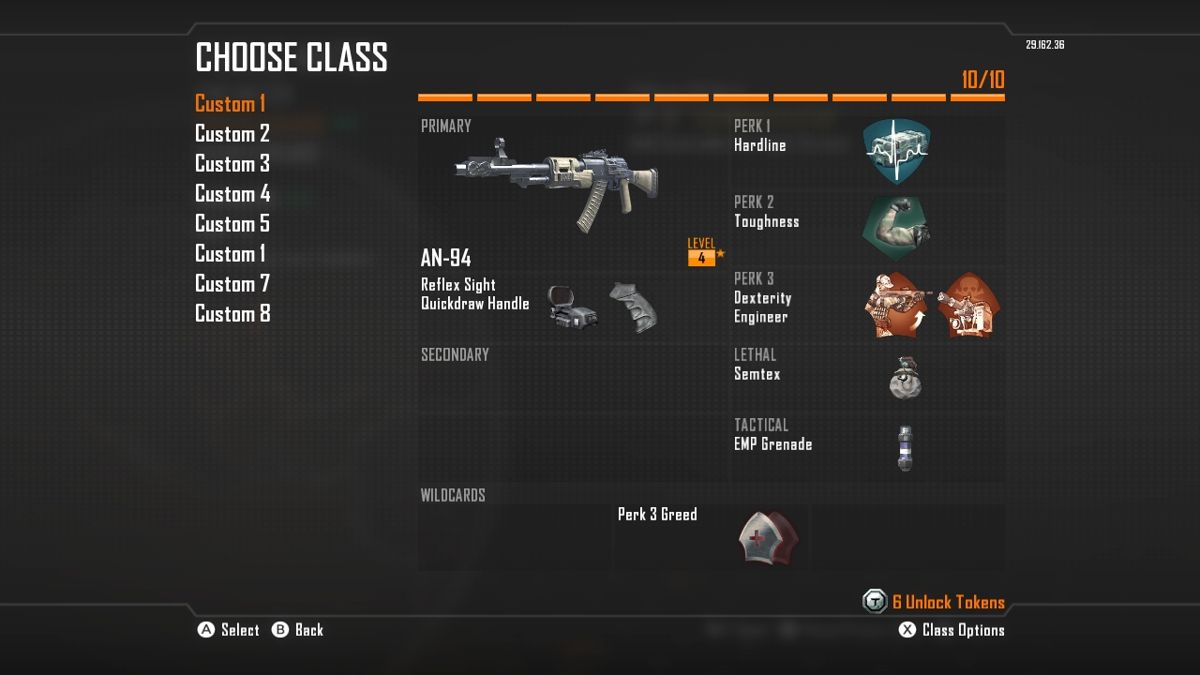The image size is (1200, 675).
Task: Select the Semtex lethal grenade icon
Action: click(x=904, y=378)
